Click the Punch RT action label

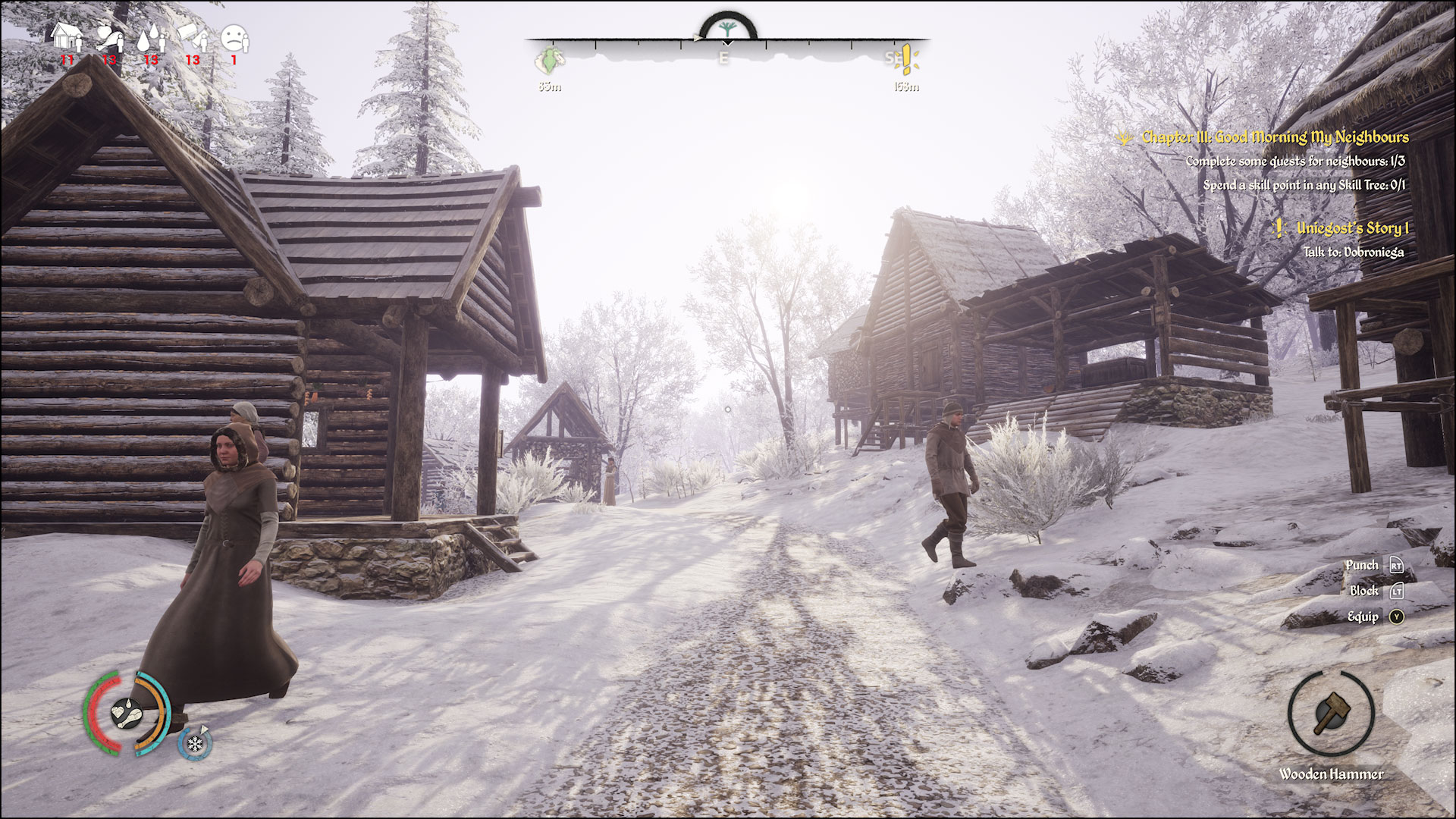click(1364, 565)
